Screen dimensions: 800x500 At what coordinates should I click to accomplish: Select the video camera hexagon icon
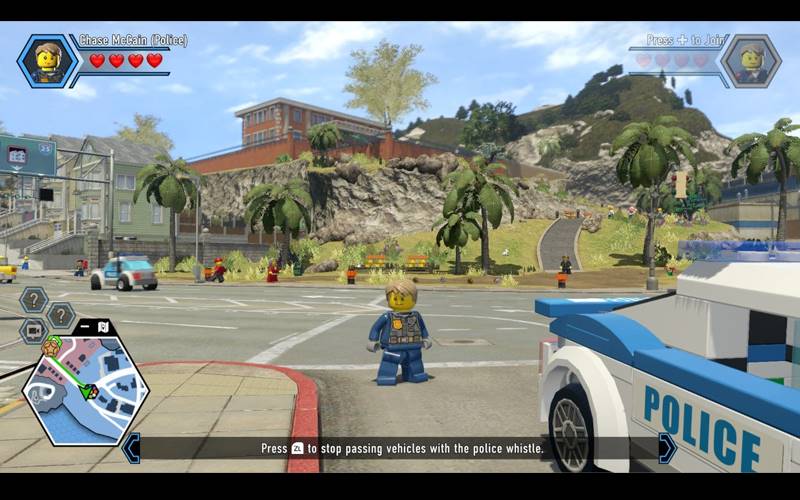(34, 331)
